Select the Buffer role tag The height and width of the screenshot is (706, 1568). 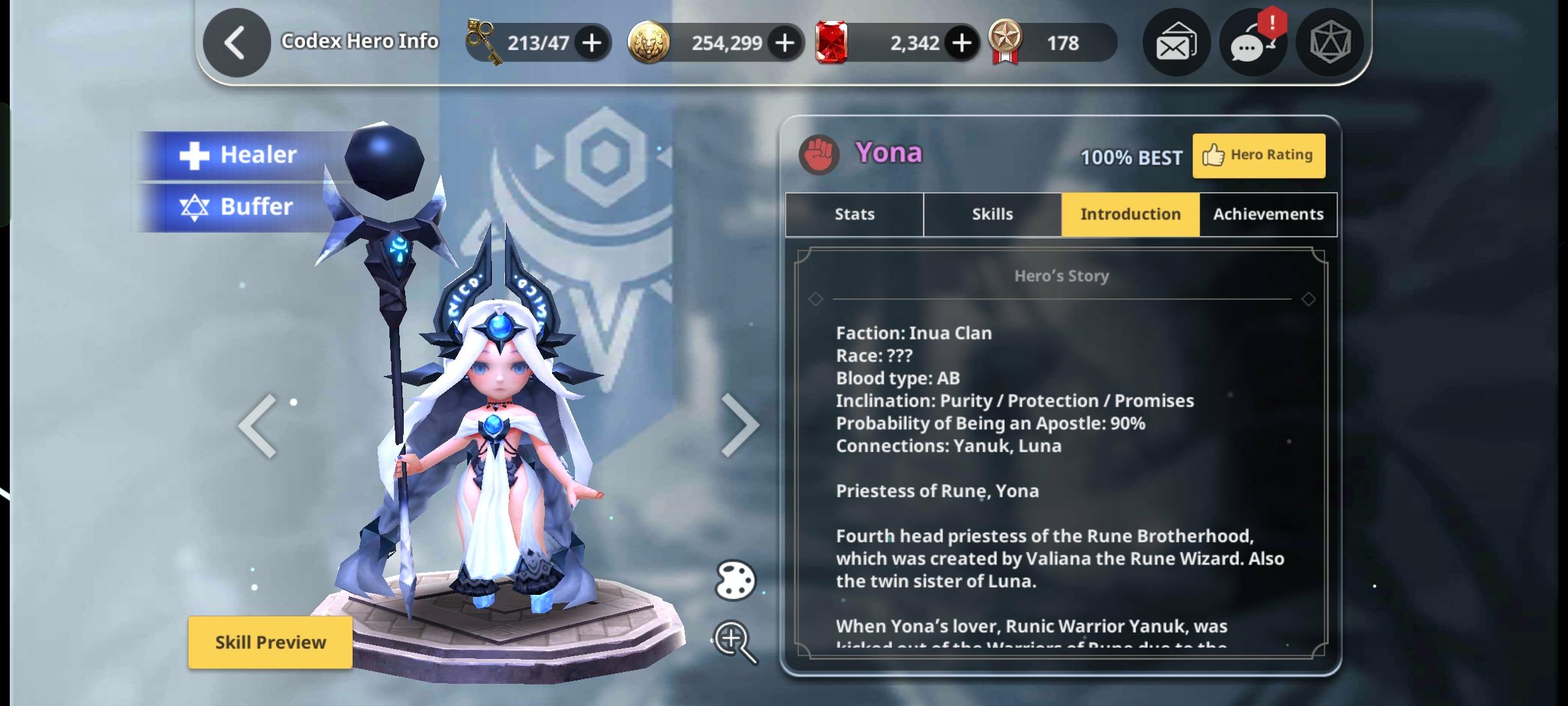click(237, 207)
